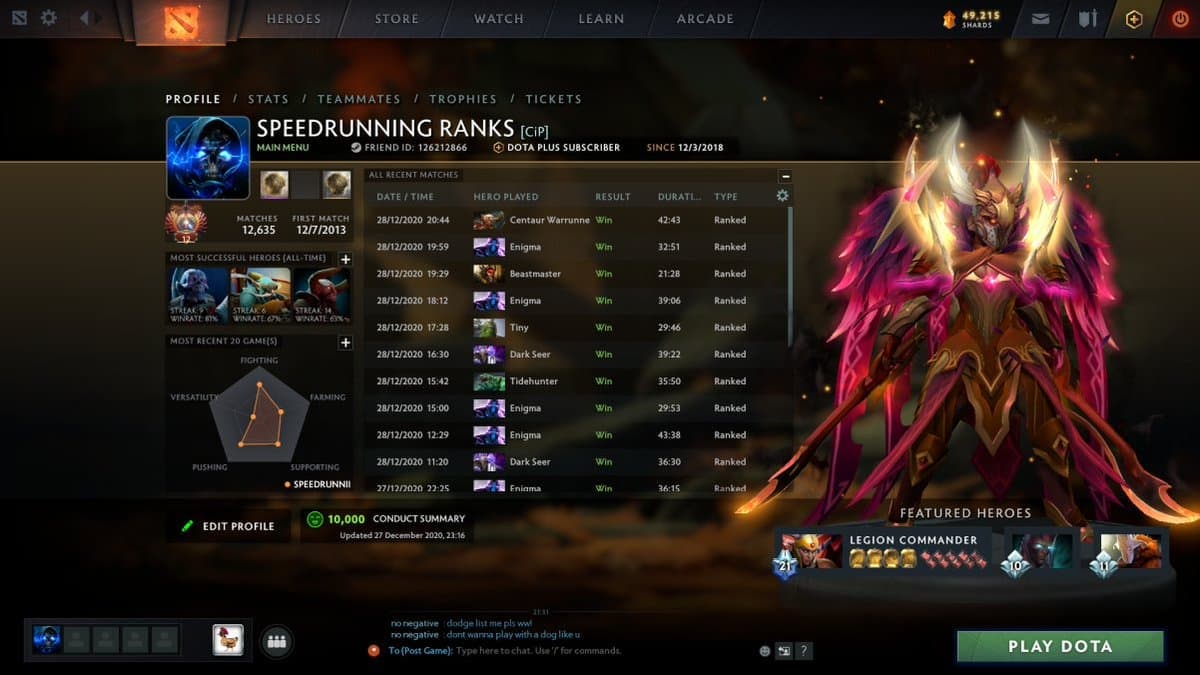Click the Edit Profile button

[228, 526]
